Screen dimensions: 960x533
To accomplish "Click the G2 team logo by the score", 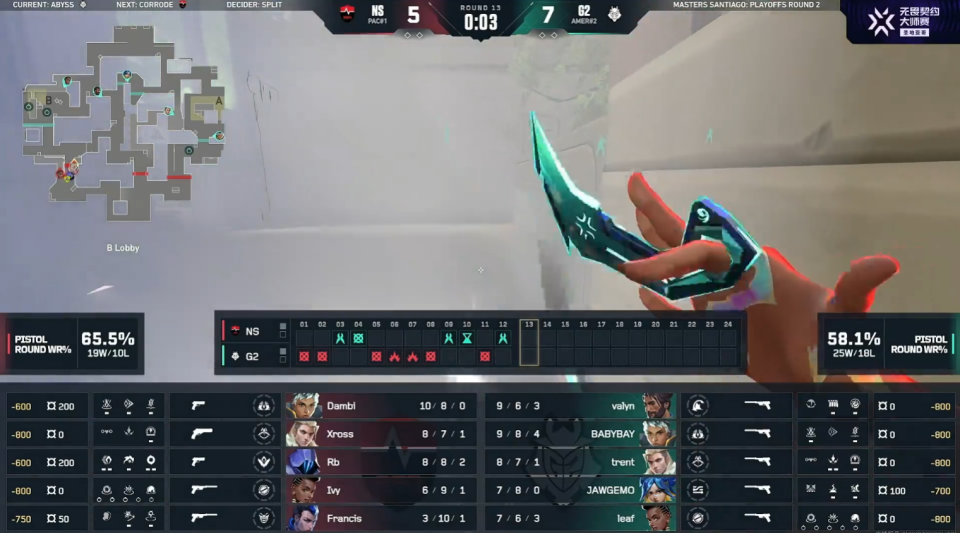I will pyautogui.click(x=613, y=14).
